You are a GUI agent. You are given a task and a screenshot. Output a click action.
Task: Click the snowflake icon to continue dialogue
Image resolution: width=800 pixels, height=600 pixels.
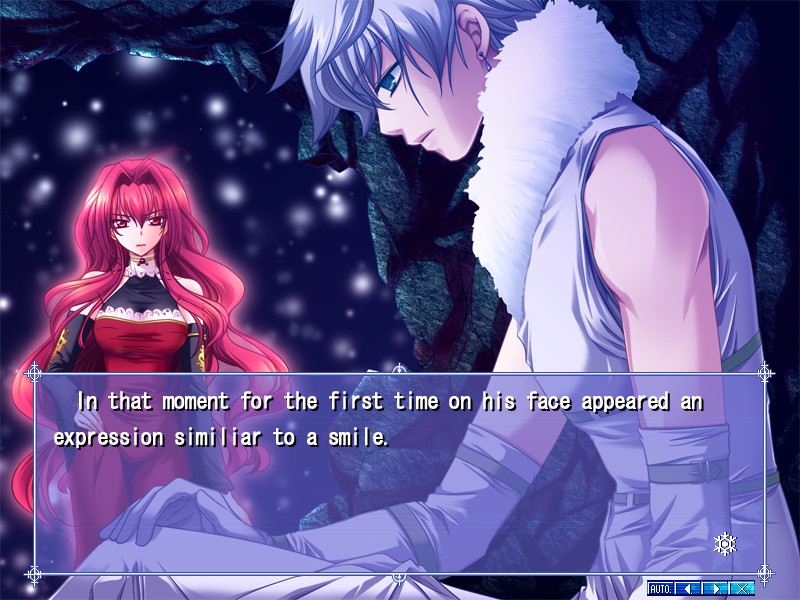[x=724, y=544]
